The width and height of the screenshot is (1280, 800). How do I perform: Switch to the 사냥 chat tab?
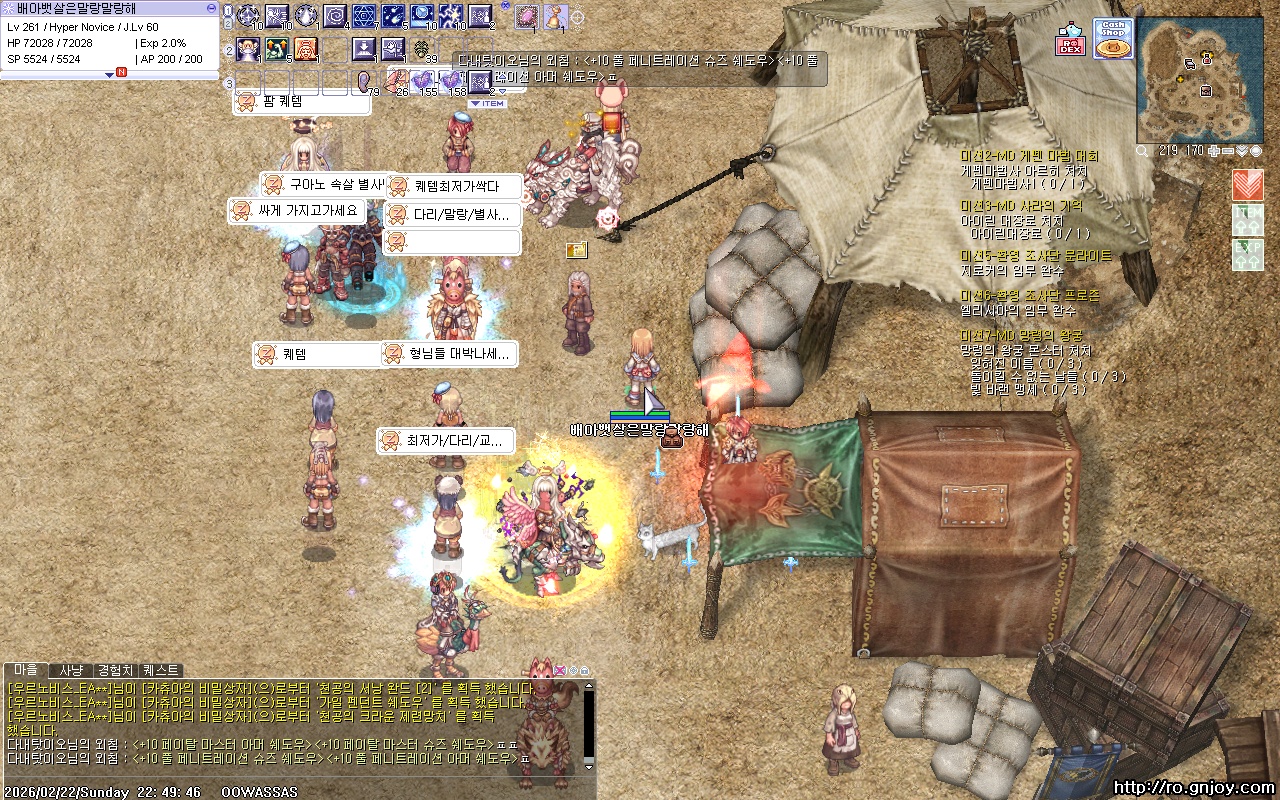(71, 670)
